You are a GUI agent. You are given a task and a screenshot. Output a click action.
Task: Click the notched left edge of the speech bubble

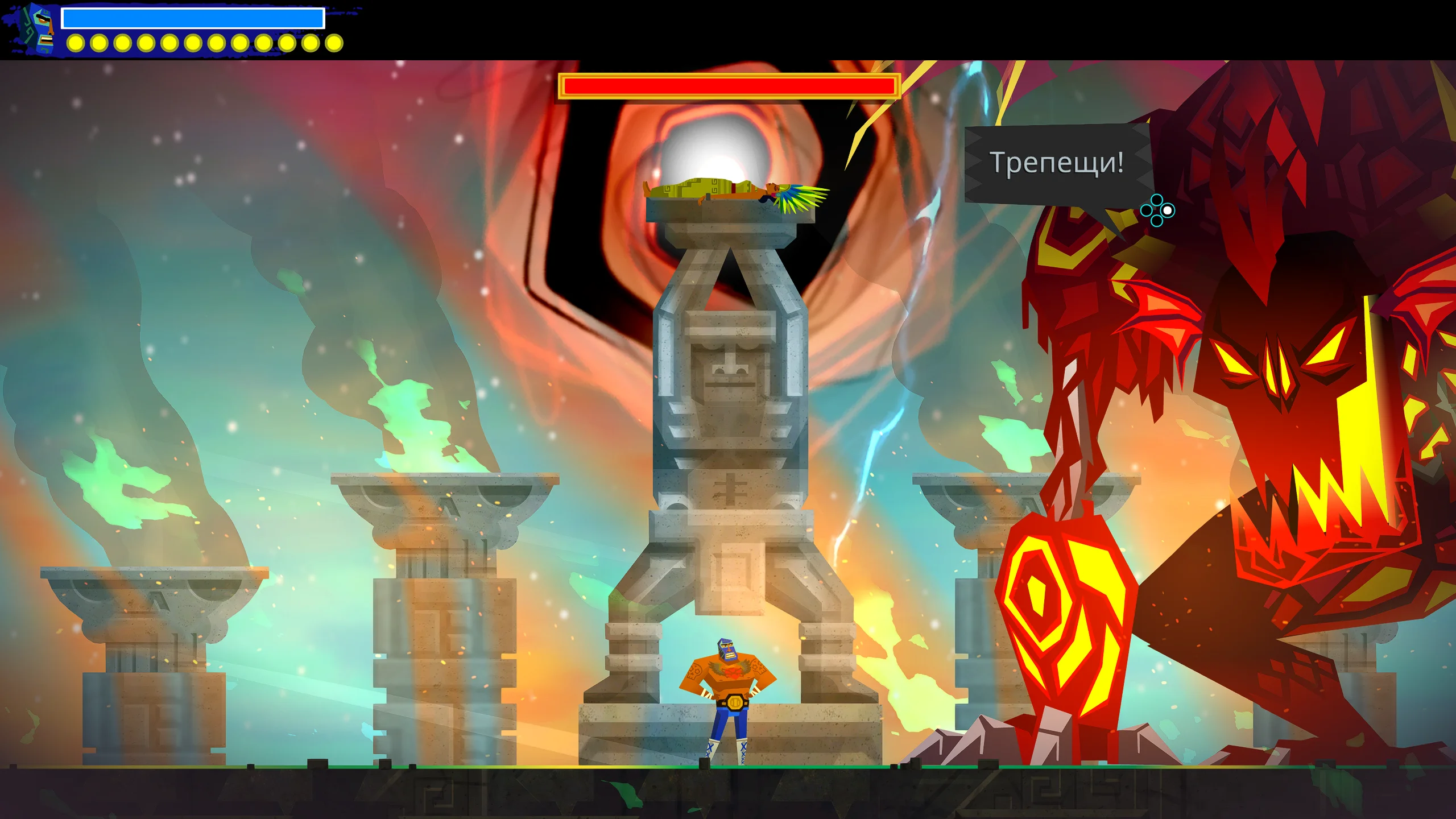[x=974, y=162]
